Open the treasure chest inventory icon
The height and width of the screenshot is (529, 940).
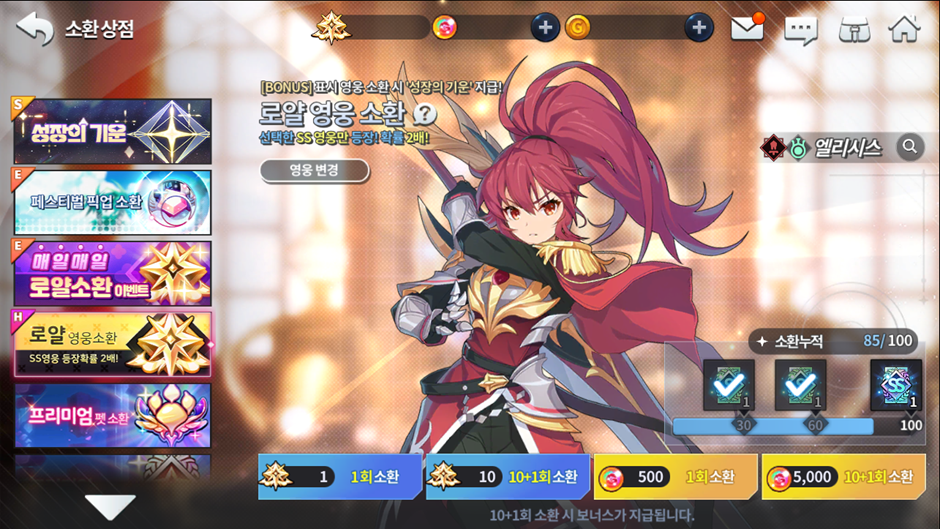point(853,28)
